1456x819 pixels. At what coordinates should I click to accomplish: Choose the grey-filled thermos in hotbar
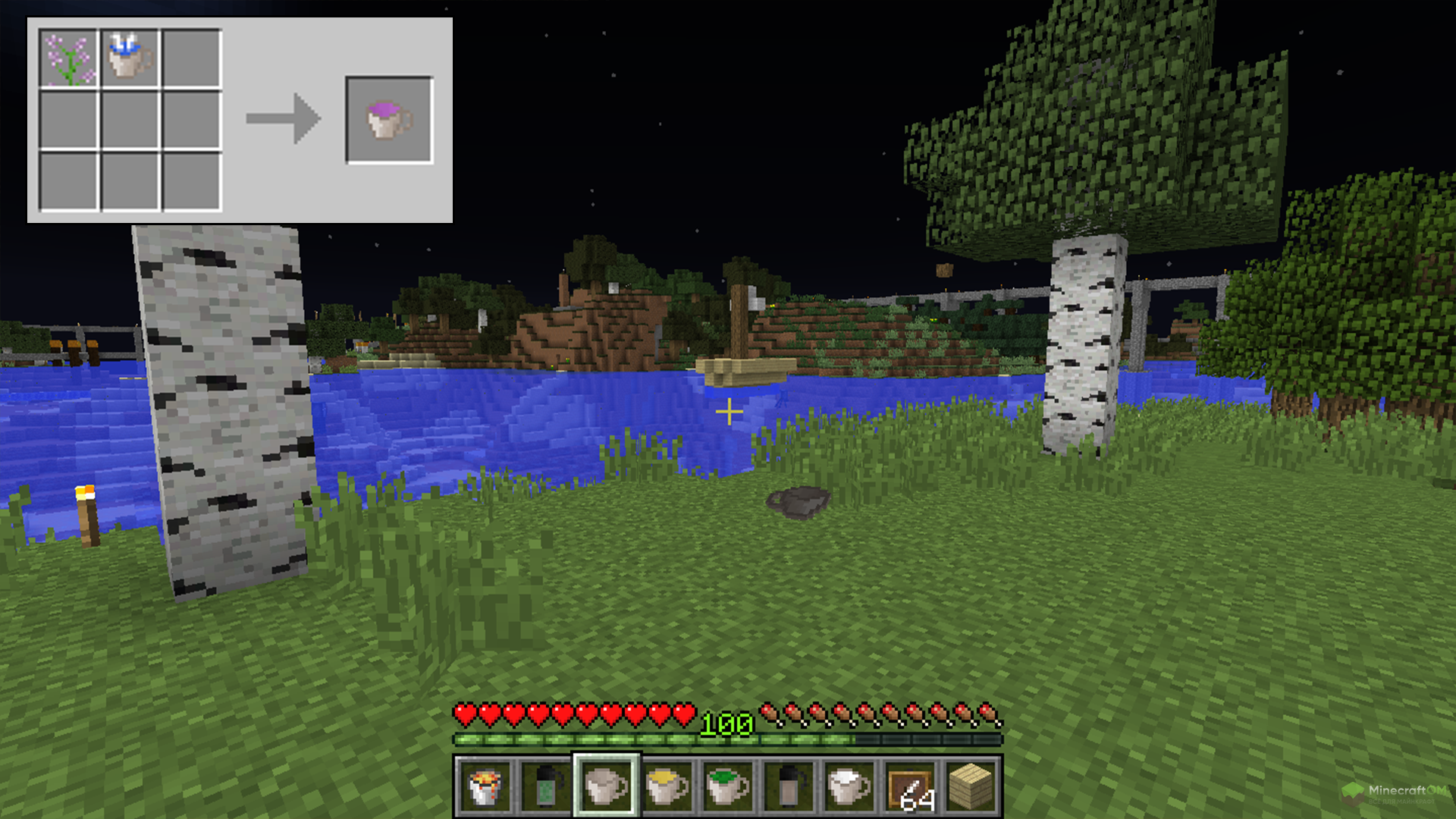pos(789,786)
